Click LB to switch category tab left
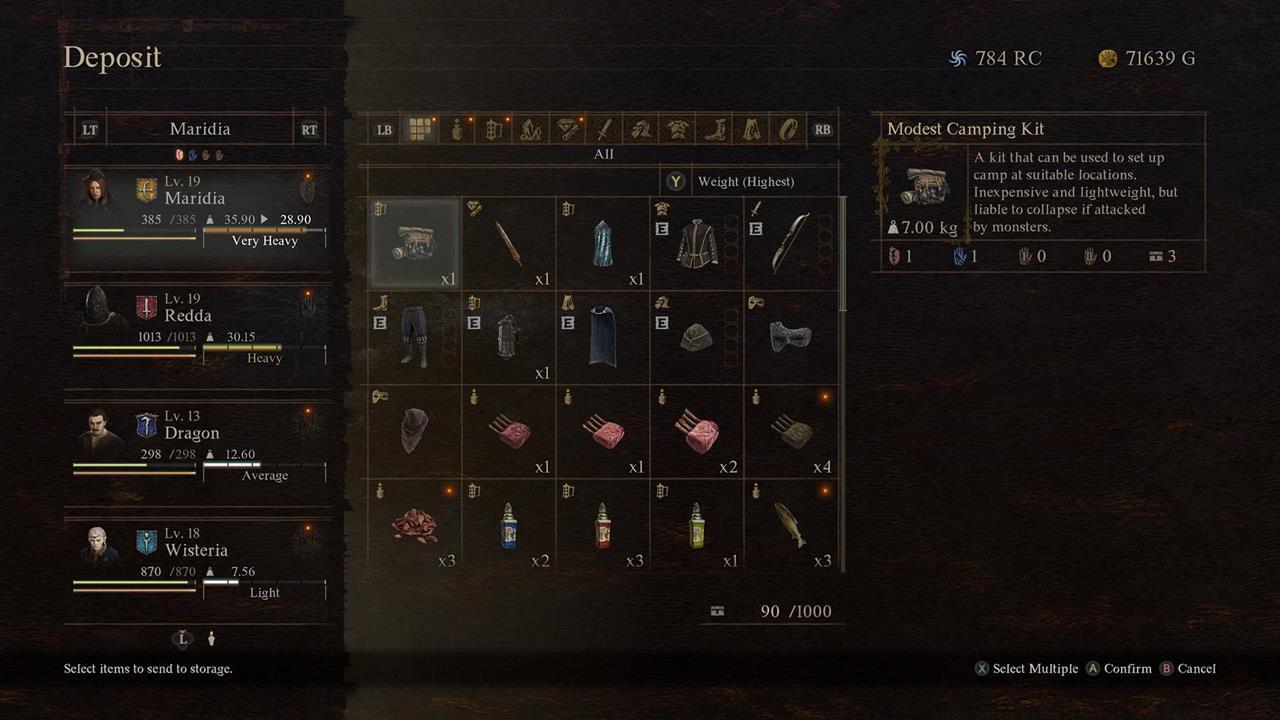 (x=383, y=129)
